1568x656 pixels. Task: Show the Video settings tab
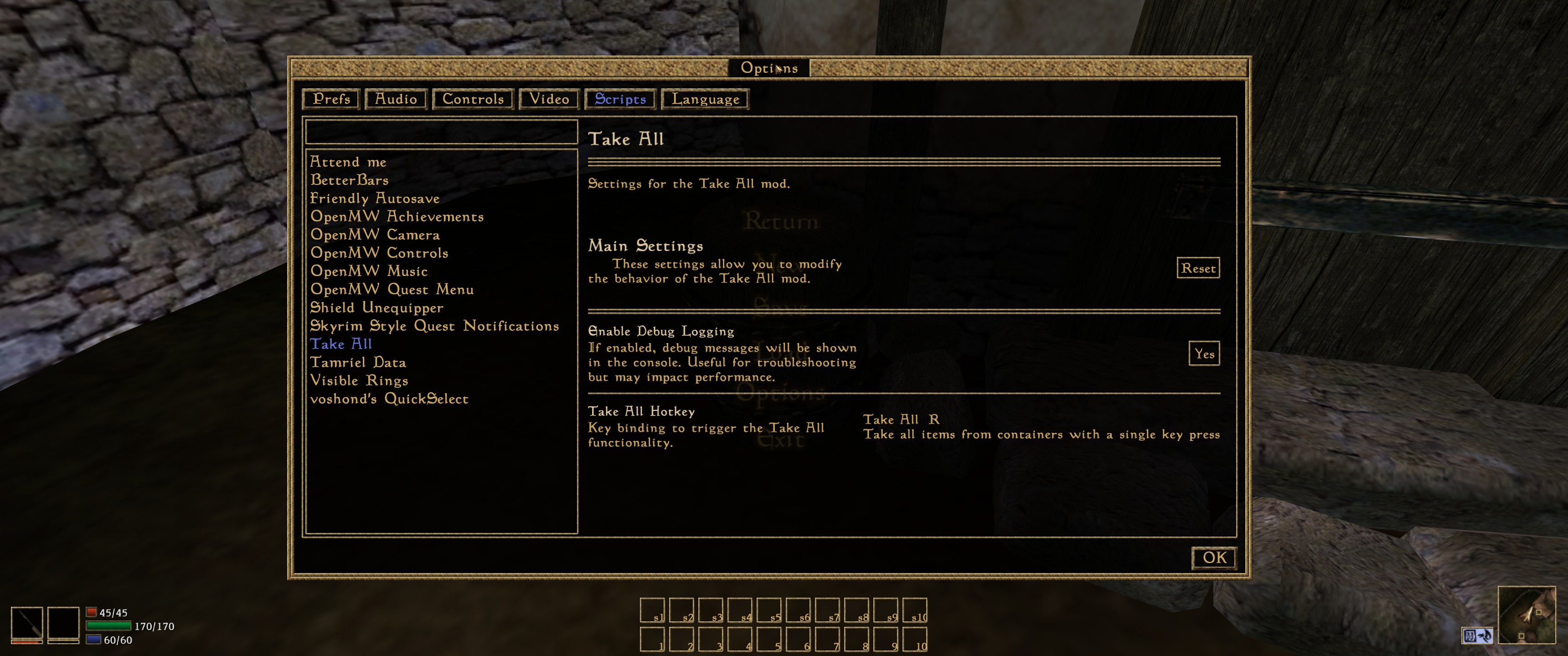click(x=549, y=99)
